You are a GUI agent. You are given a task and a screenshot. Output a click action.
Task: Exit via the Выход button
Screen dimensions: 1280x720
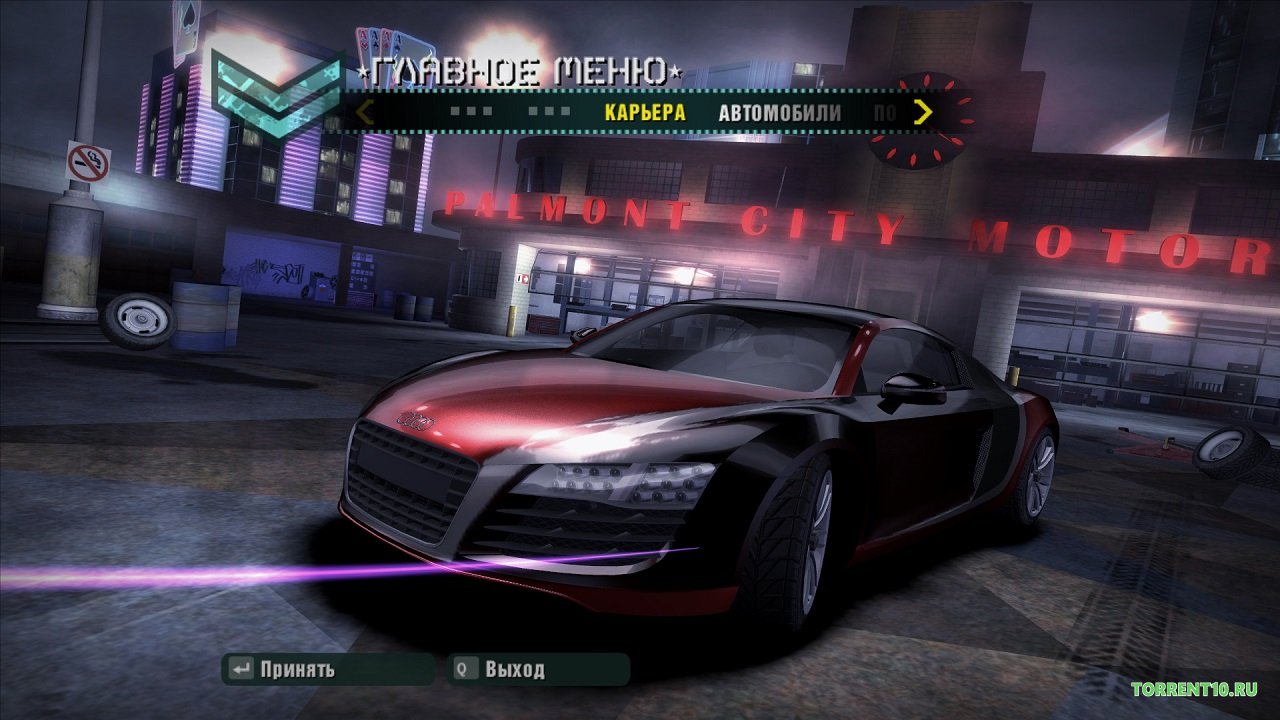tap(514, 669)
